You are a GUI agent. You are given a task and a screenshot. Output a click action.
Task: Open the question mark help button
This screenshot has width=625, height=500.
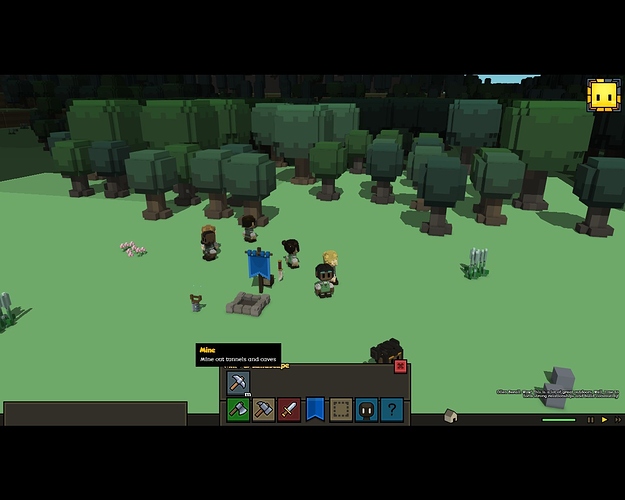[393, 409]
